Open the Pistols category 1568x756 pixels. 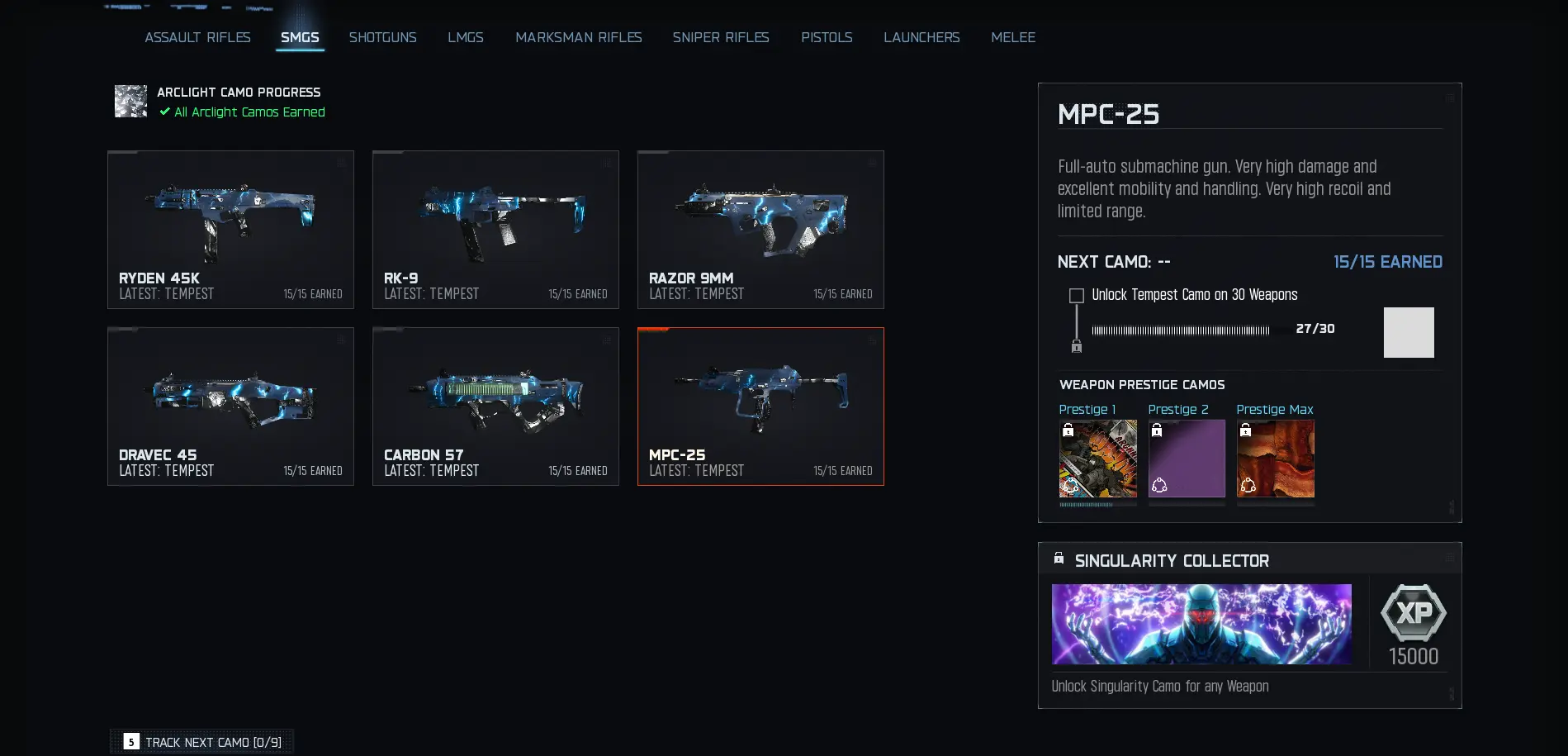(x=827, y=37)
